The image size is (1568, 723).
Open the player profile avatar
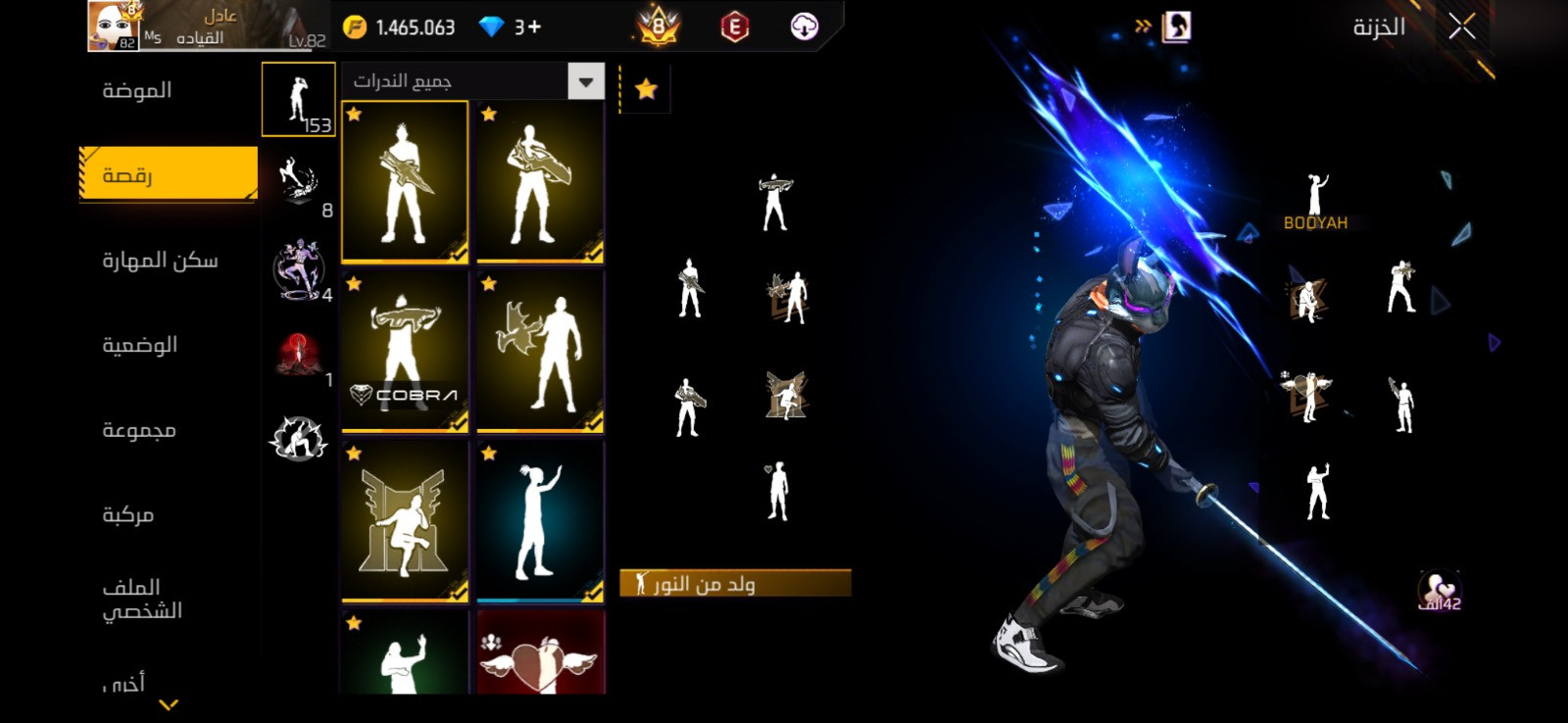pyautogui.click(x=114, y=25)
